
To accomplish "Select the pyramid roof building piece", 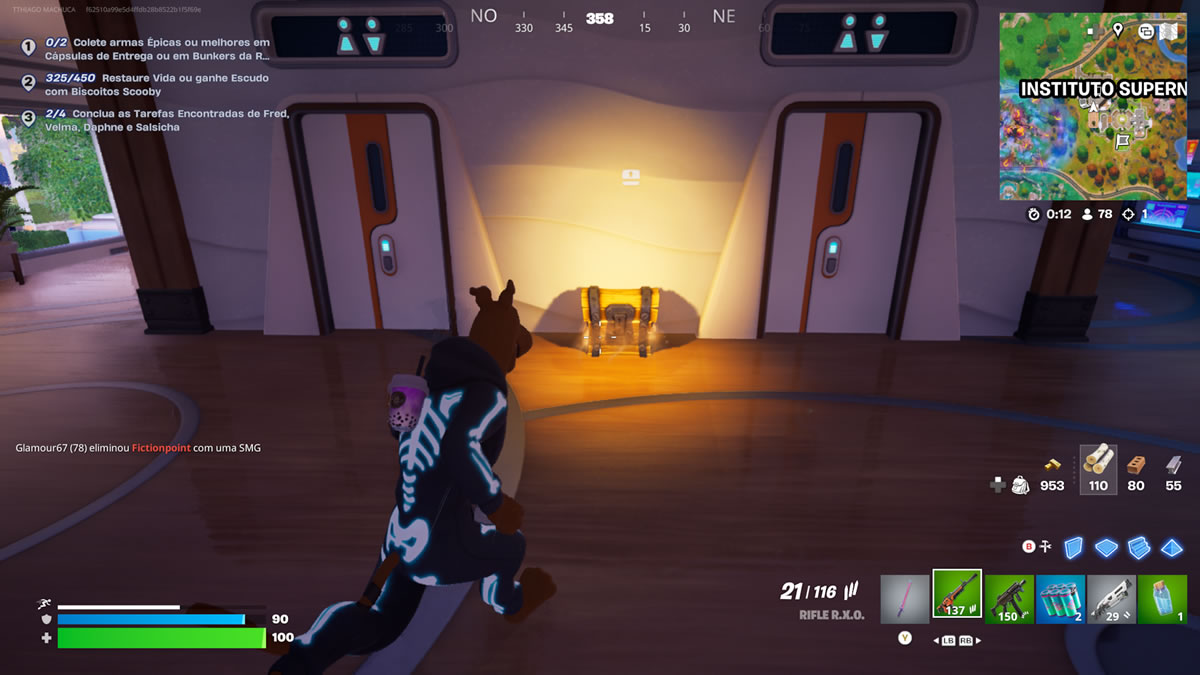I will [x=1172, y=547].
